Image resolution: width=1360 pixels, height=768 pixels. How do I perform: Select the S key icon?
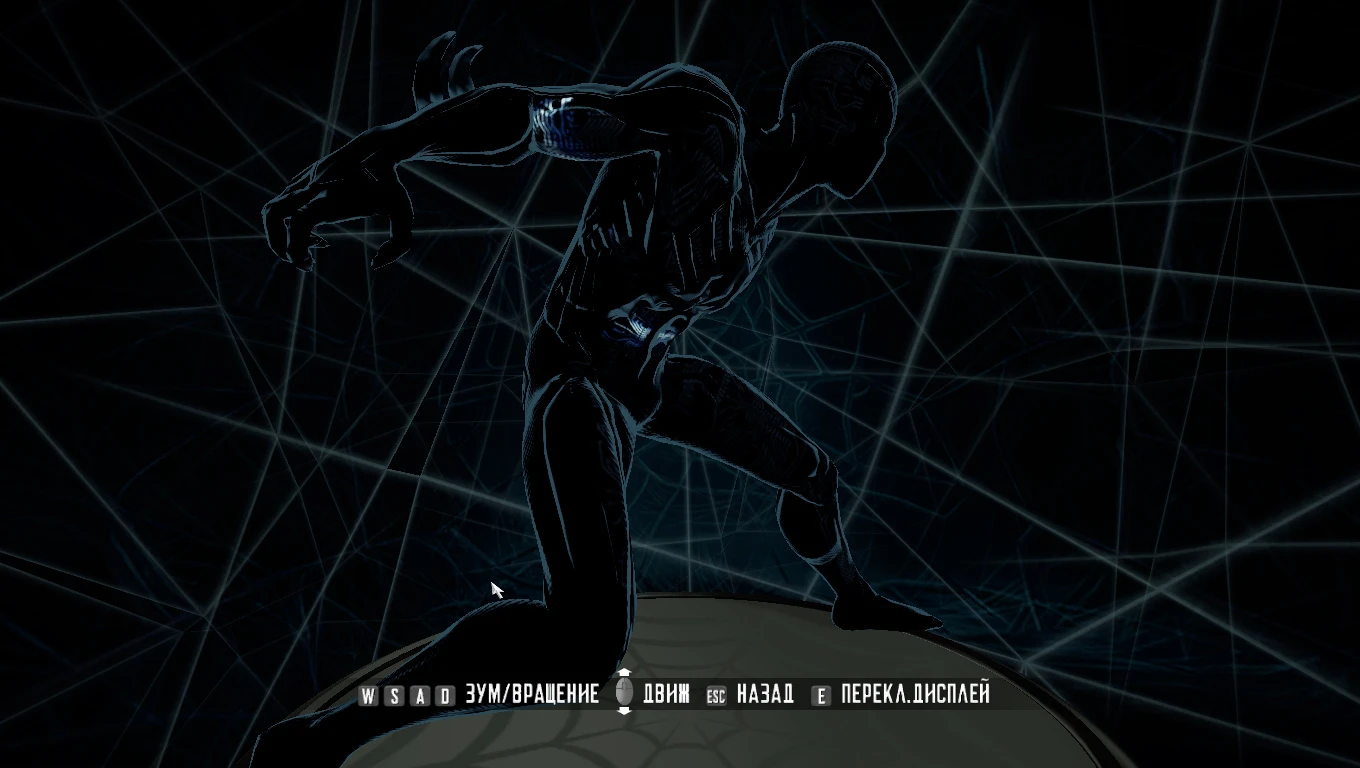coord(395,694)
